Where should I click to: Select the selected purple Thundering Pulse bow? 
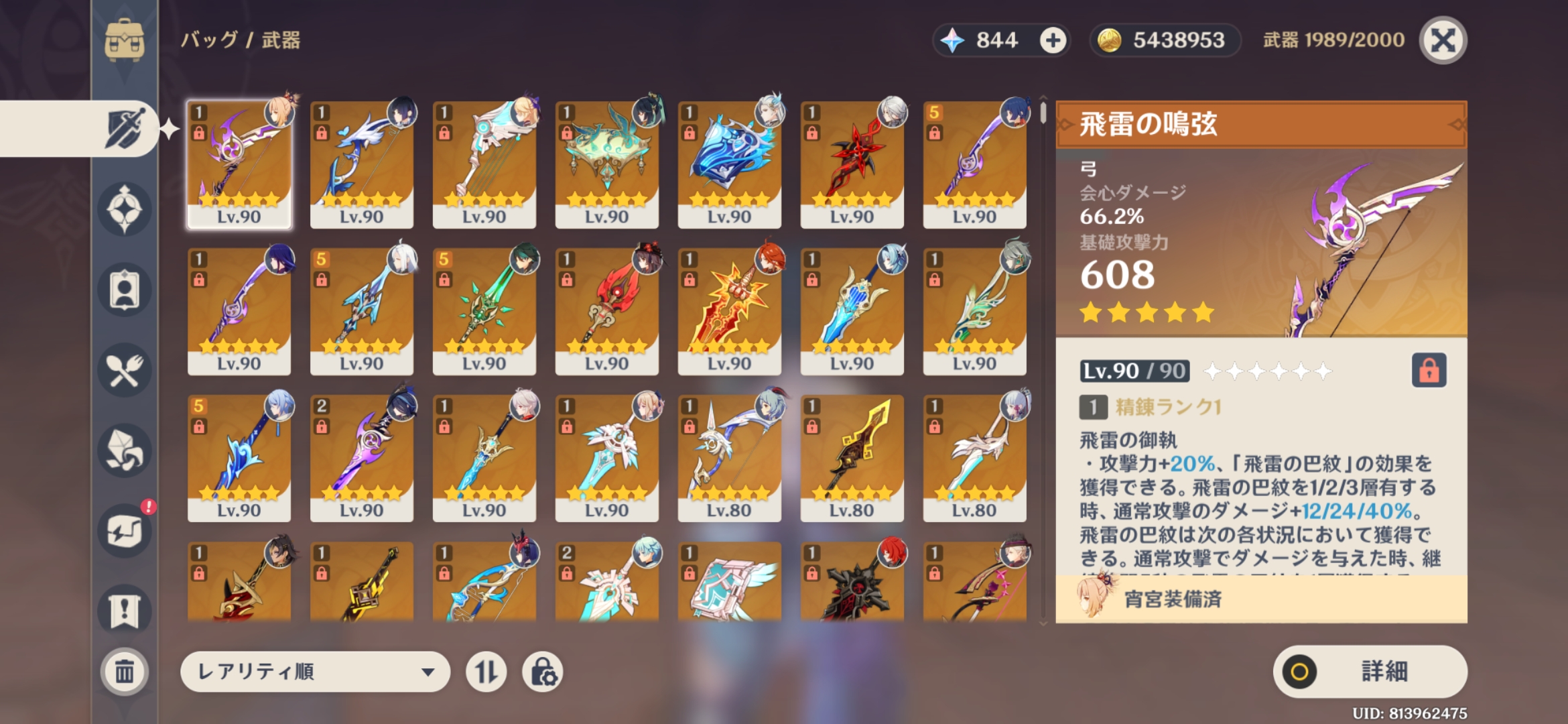tap(239, 164)
